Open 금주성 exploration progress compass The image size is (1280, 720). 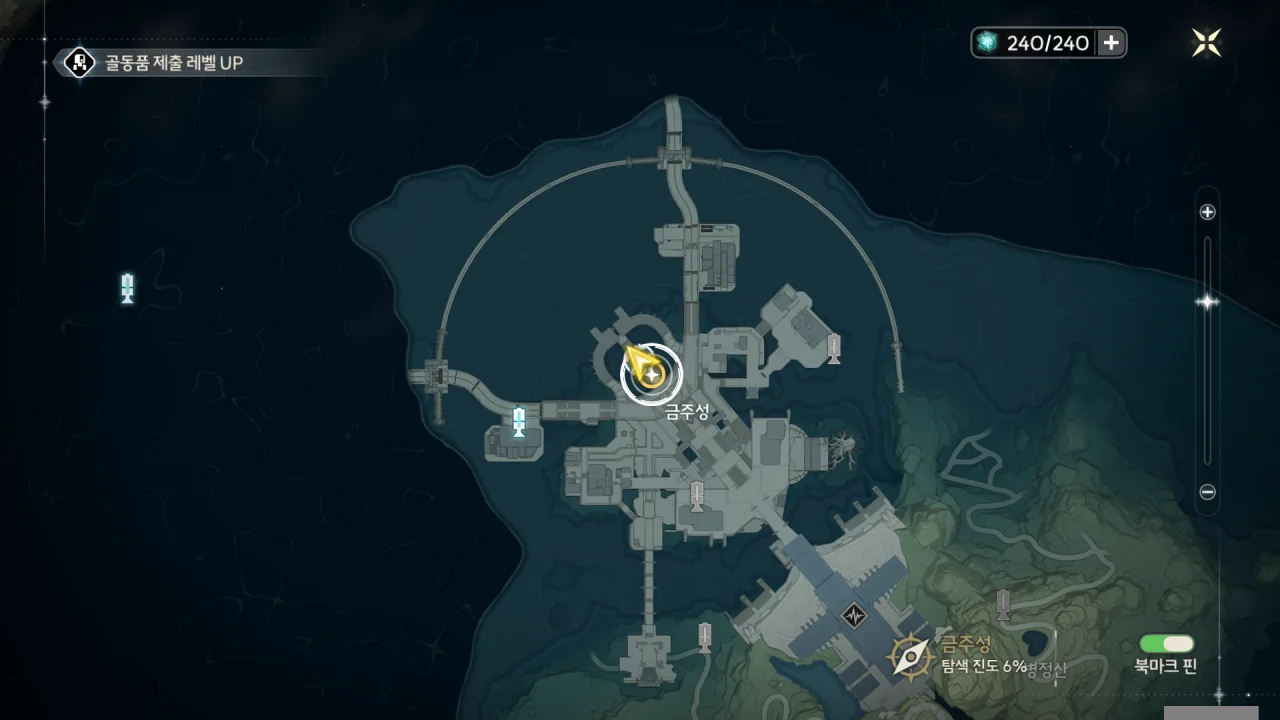[x=912, y=655]
